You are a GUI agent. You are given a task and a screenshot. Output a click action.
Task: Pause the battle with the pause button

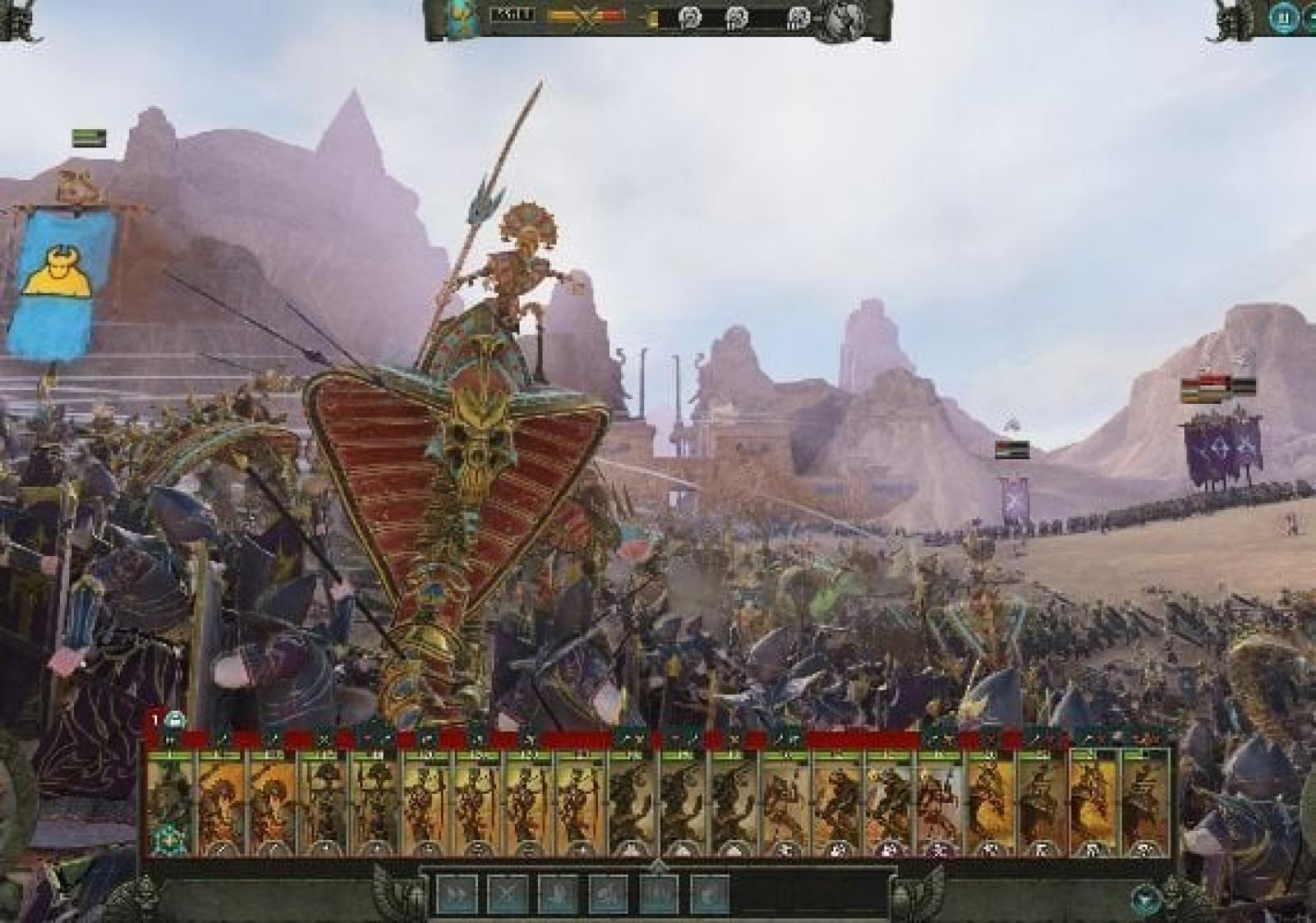[x=1281, y=17]
